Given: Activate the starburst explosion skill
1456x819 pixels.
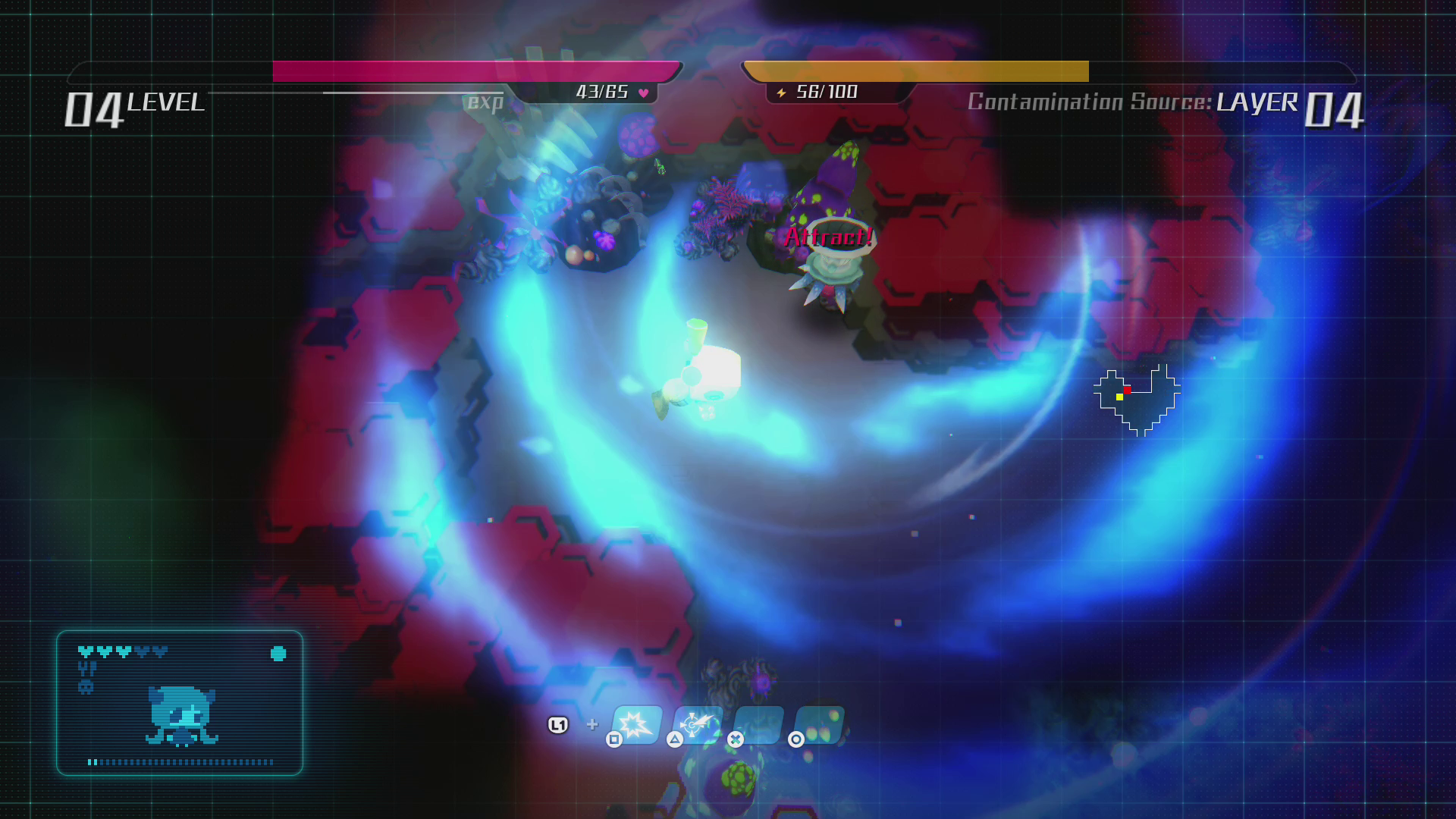Looking at the screenshot, I should pyautogui.click(x=637, y=724).
